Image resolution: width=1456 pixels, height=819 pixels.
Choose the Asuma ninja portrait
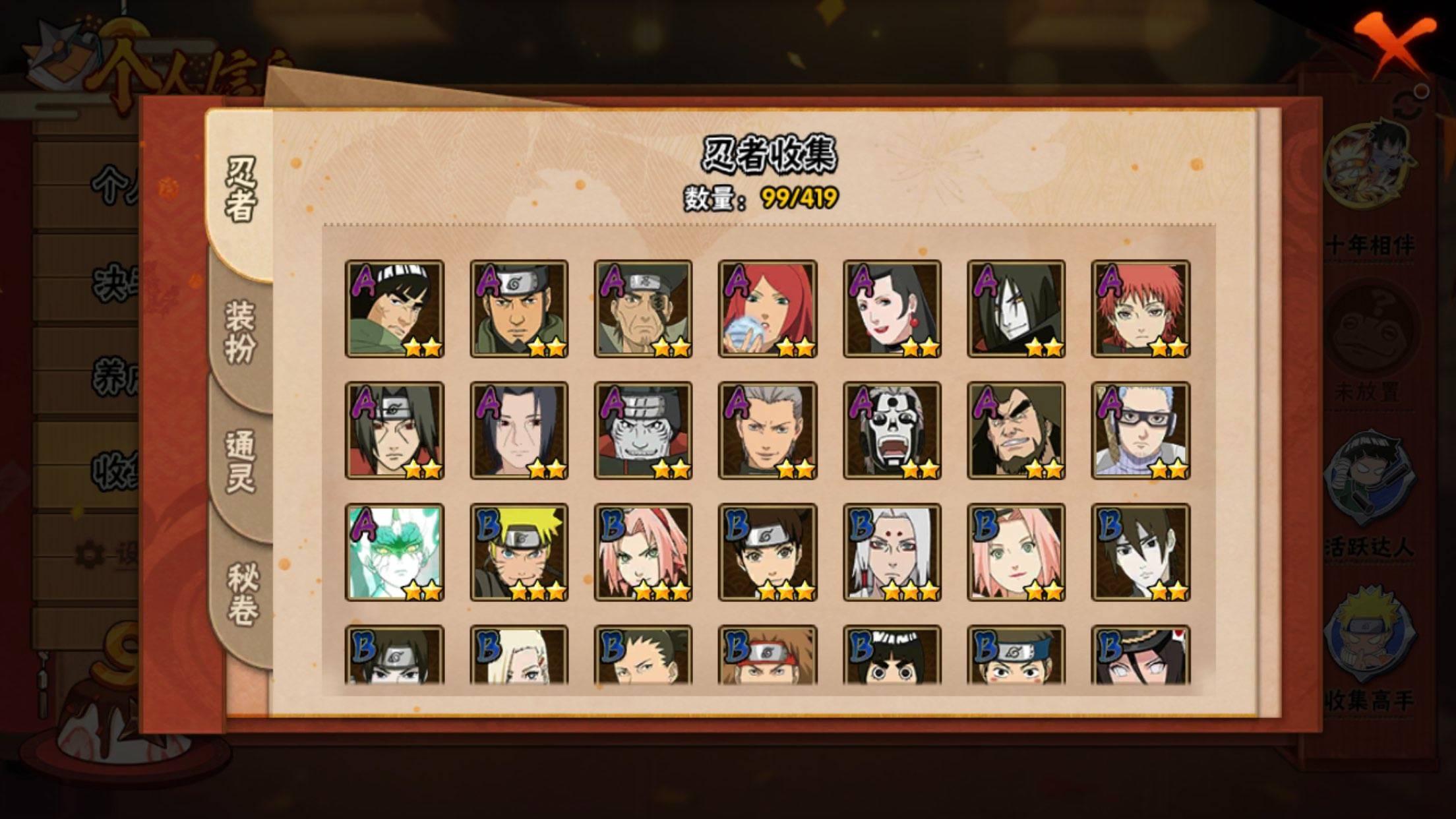coord(519,309)
